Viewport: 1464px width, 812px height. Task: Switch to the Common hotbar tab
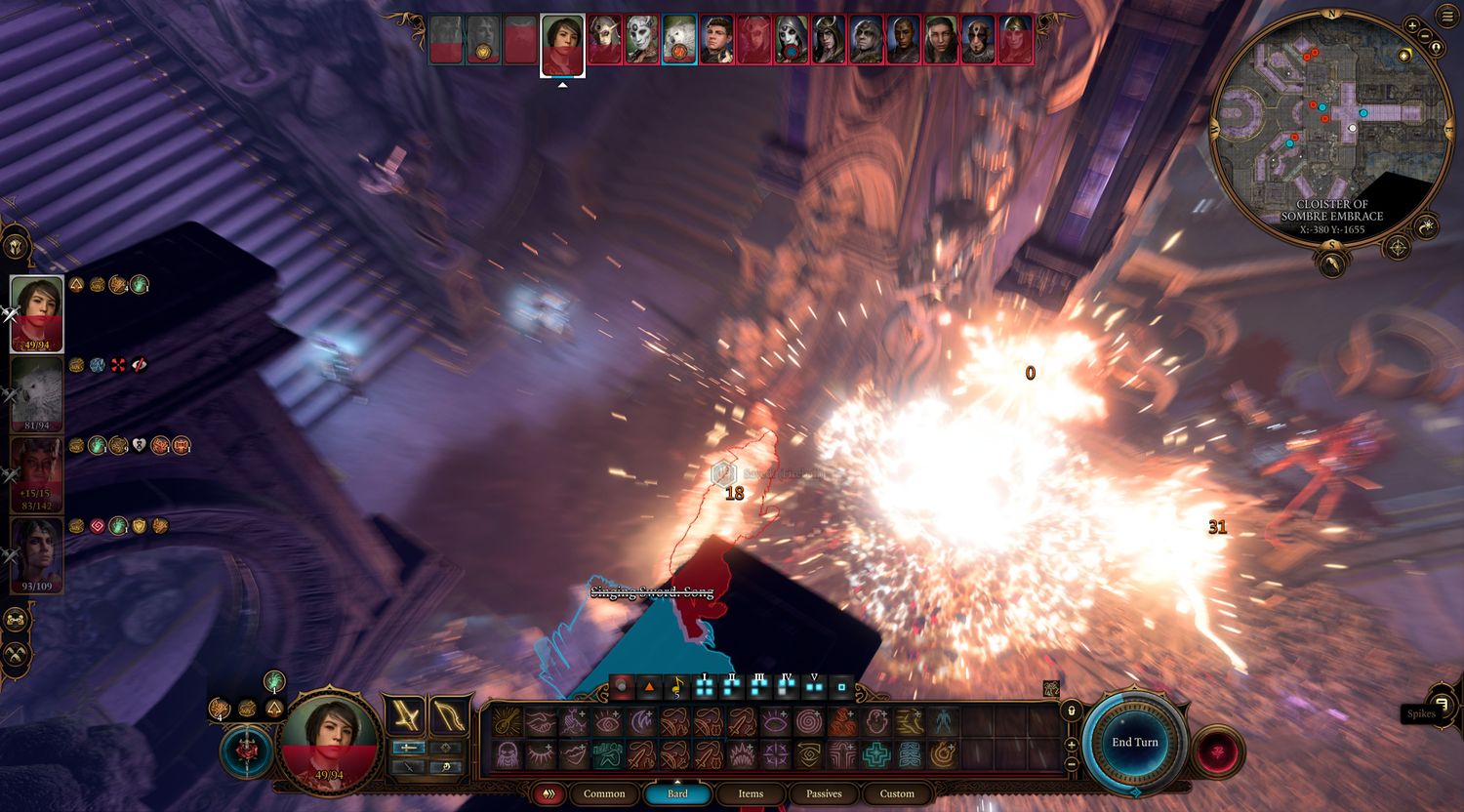pos(604,793)
